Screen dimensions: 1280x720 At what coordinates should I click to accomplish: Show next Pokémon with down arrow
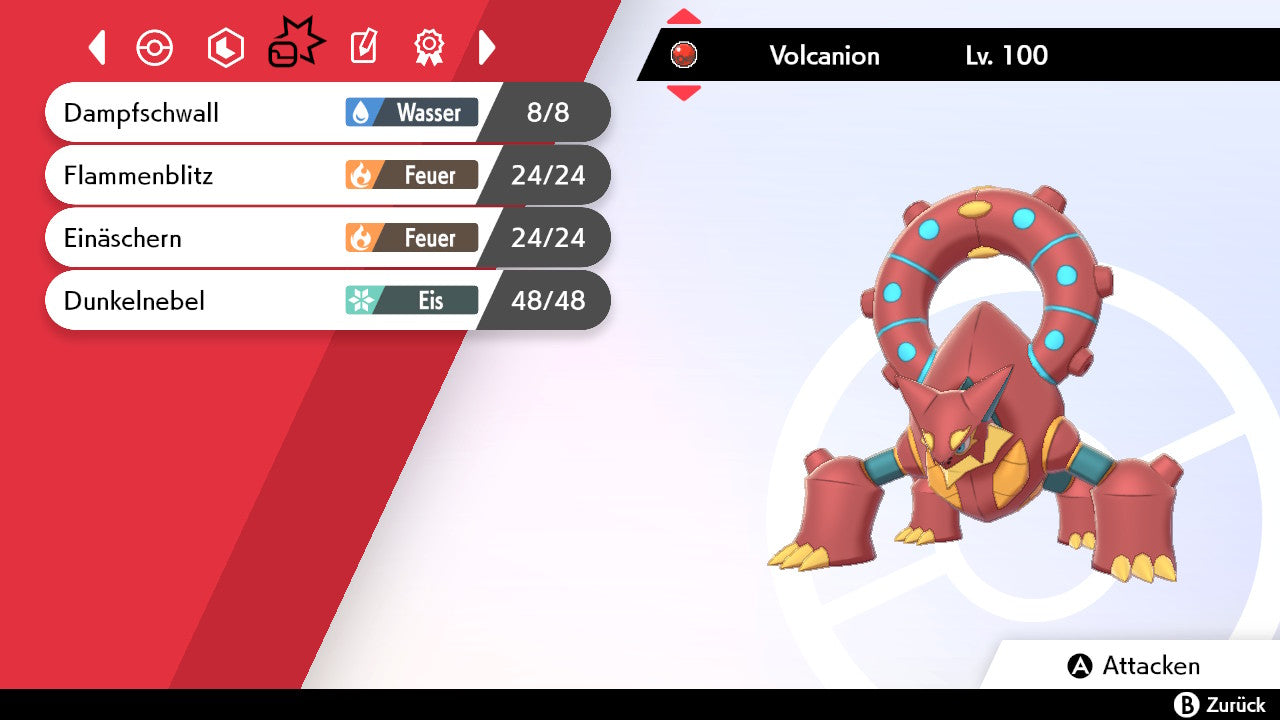[x=684, y=93]
